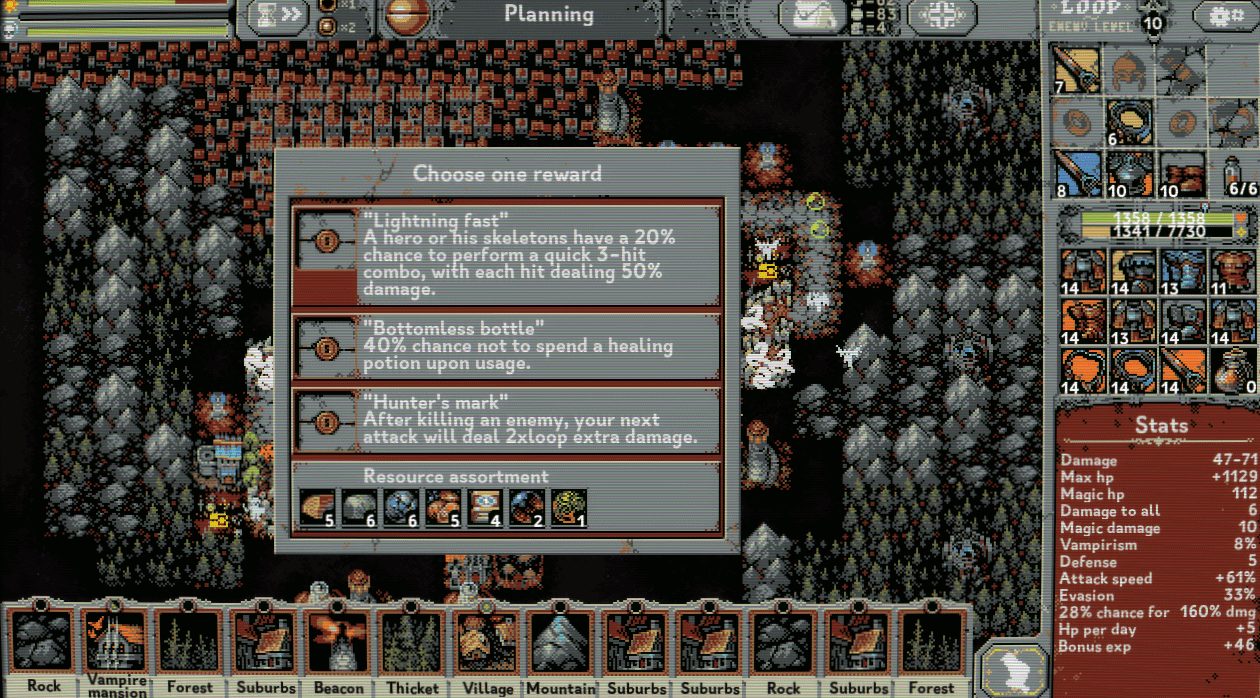Click the four-arrows button in the top bar
The image size is (1260, 698).
939,16
